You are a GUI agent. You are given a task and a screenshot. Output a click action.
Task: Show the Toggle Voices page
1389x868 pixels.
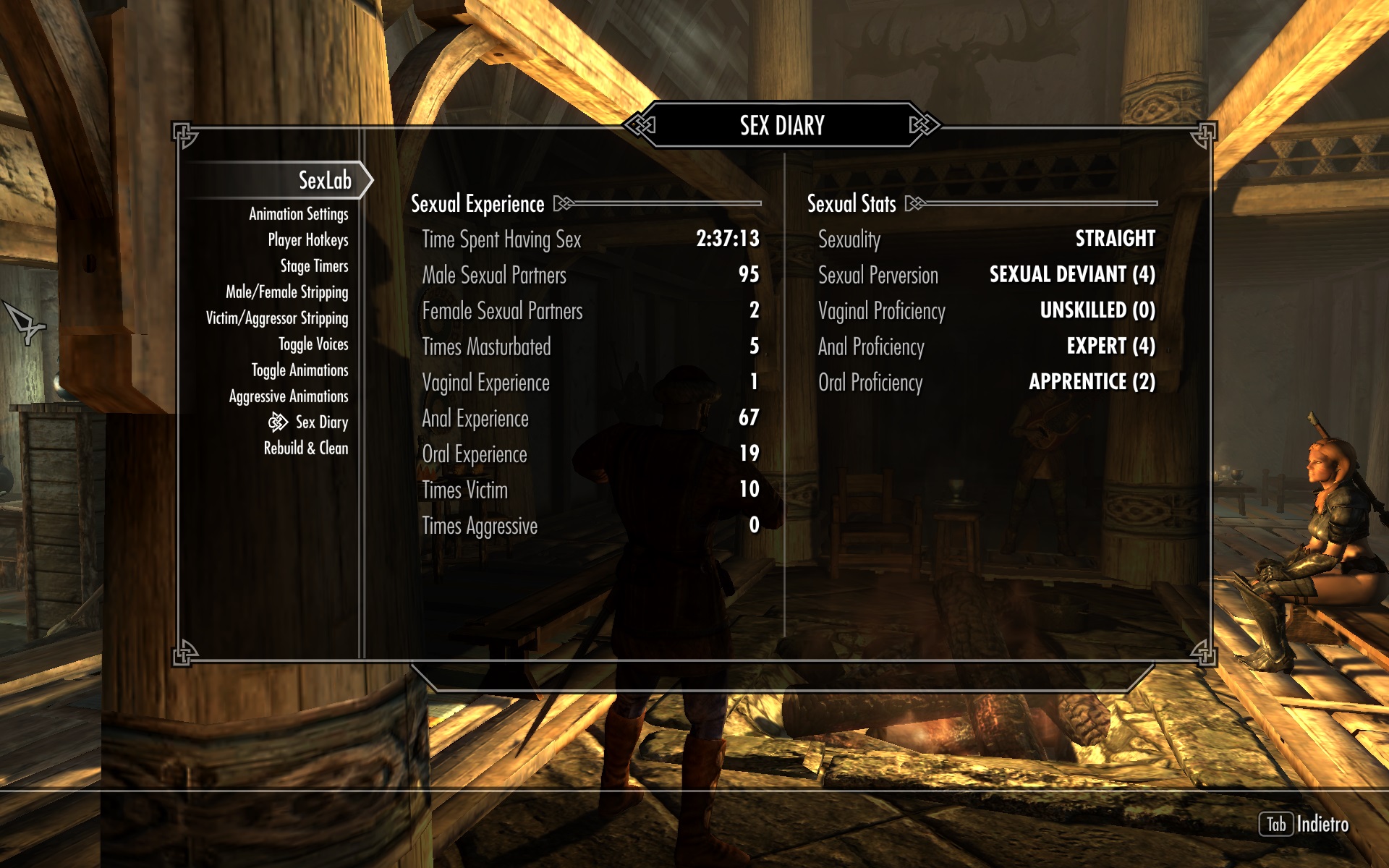pyautogui.click(x=313, y=344)
